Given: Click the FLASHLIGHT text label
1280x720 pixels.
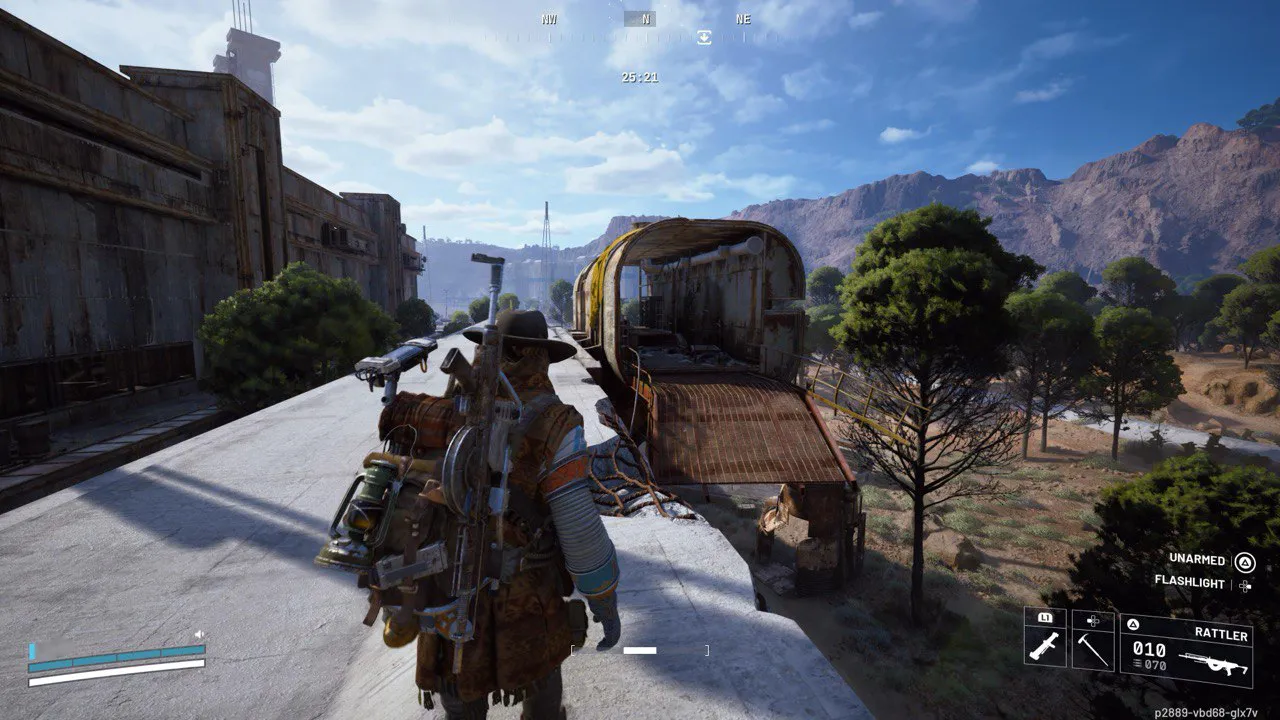Looking at the screenshot, I should [x=1190, y=582].
